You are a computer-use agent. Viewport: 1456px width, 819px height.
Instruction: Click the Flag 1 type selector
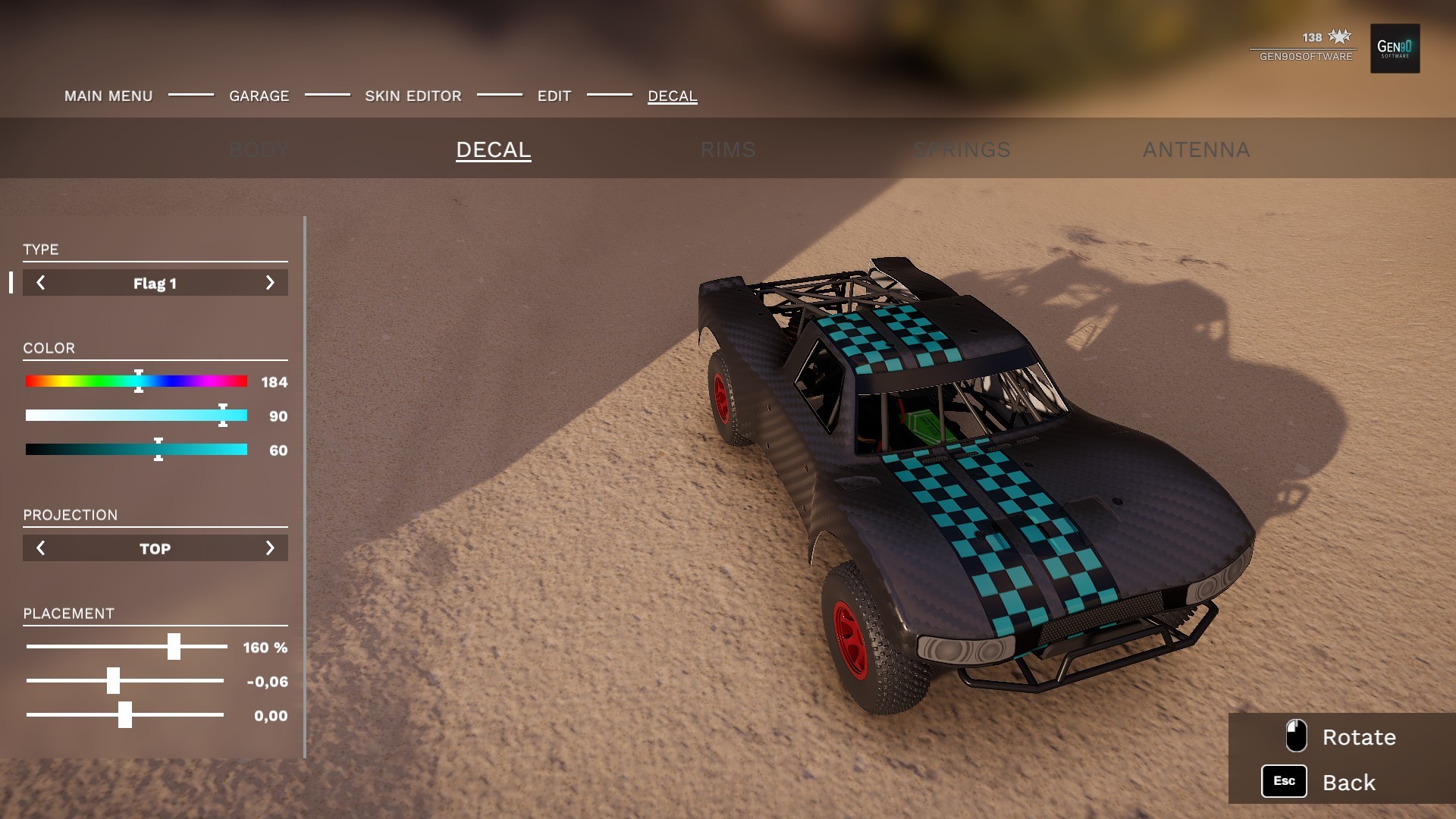click(x=155, y=283)
